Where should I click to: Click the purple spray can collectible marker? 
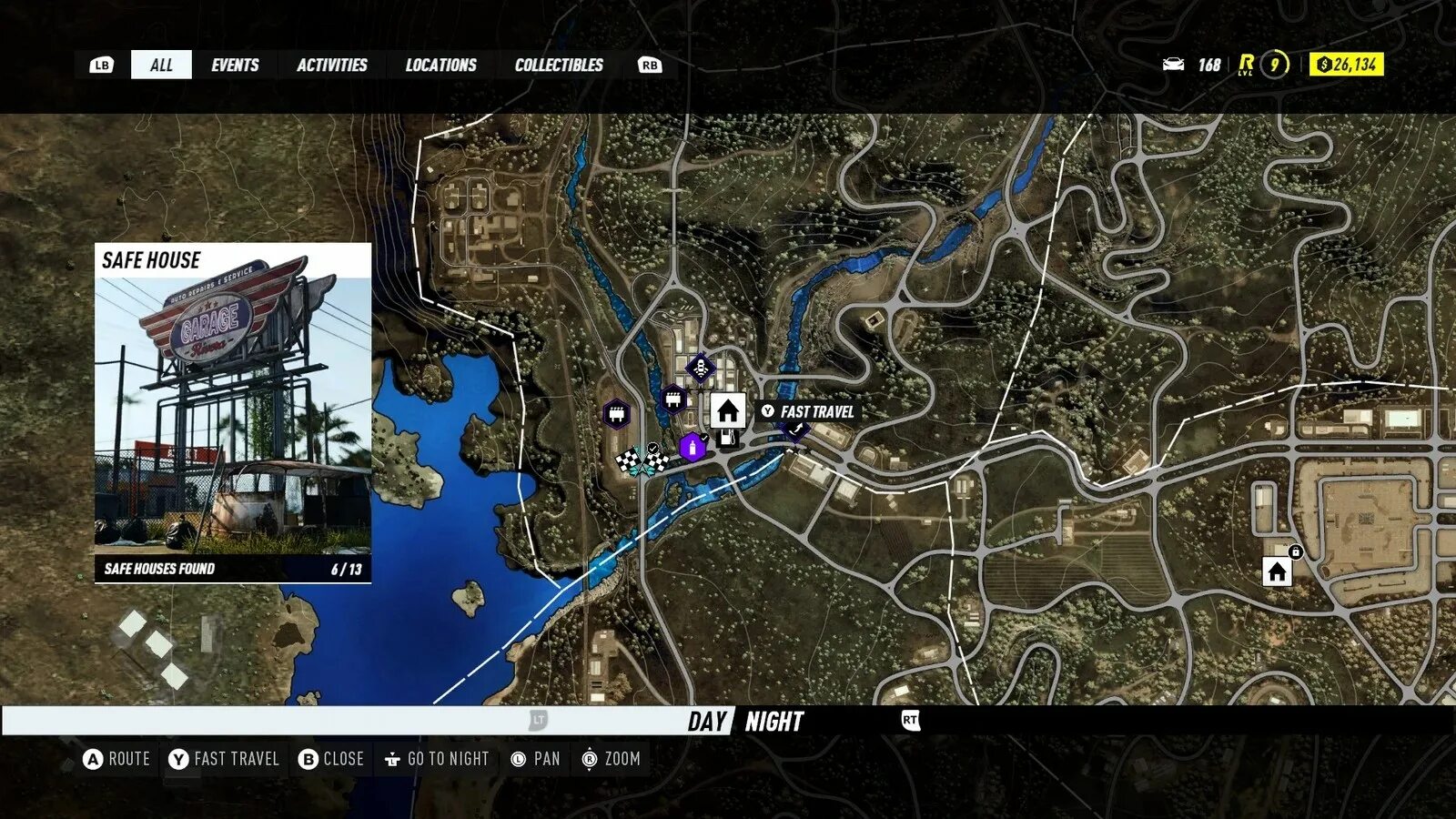pos(693,448)
